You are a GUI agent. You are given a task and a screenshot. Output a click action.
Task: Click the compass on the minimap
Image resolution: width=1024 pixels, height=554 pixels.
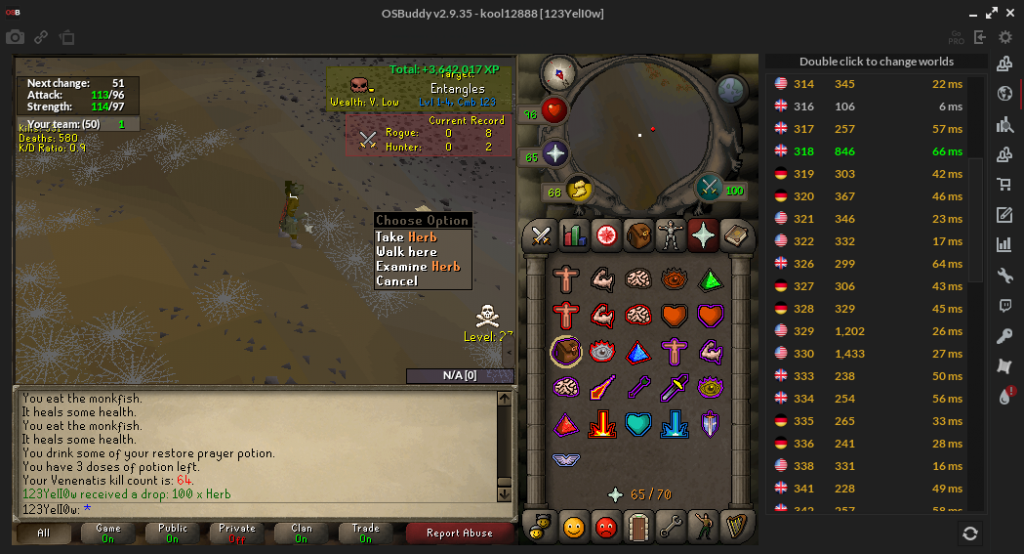tap(556, 72)
